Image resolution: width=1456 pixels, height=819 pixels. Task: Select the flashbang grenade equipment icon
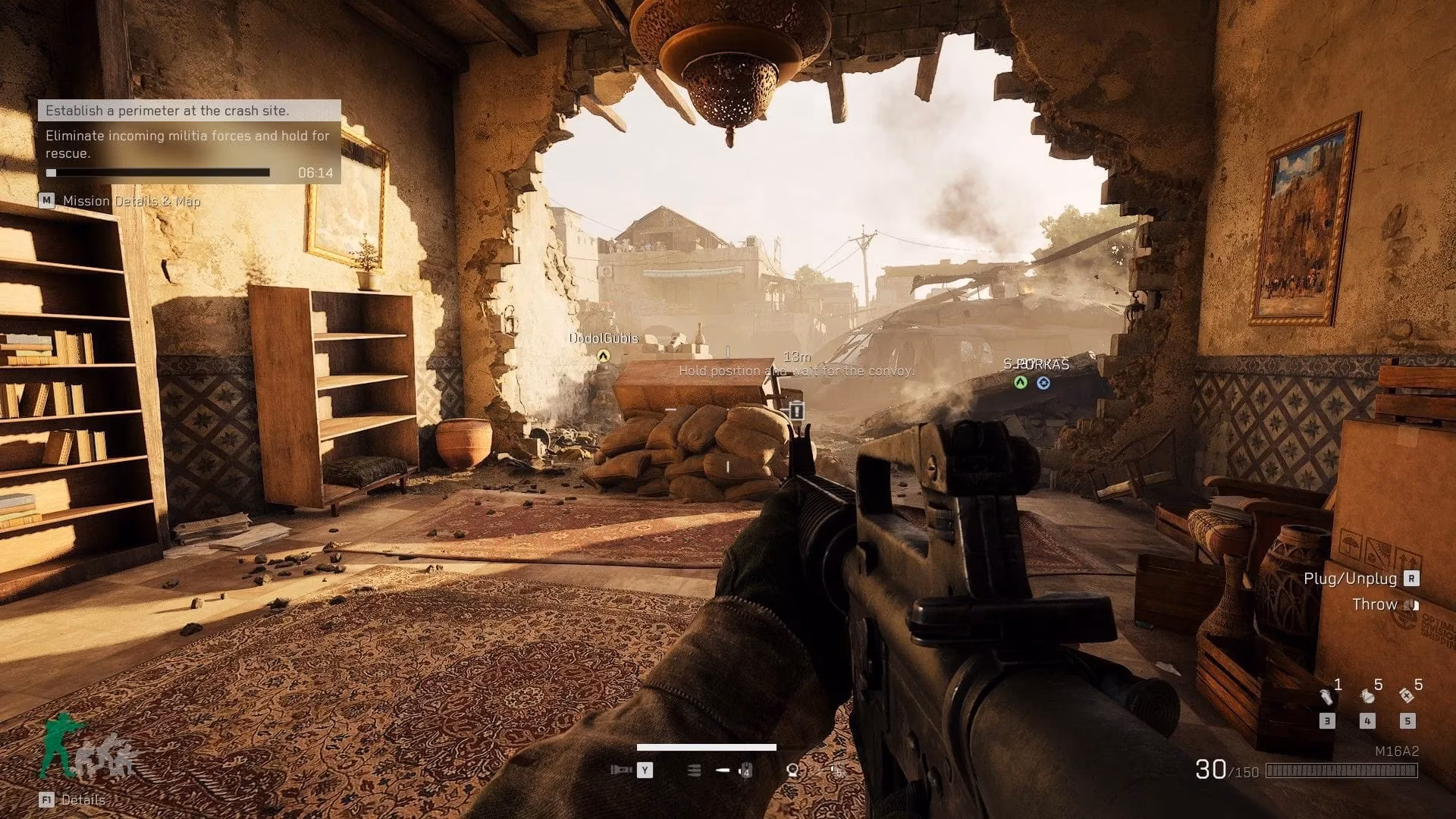click(x=1327, y=695)
